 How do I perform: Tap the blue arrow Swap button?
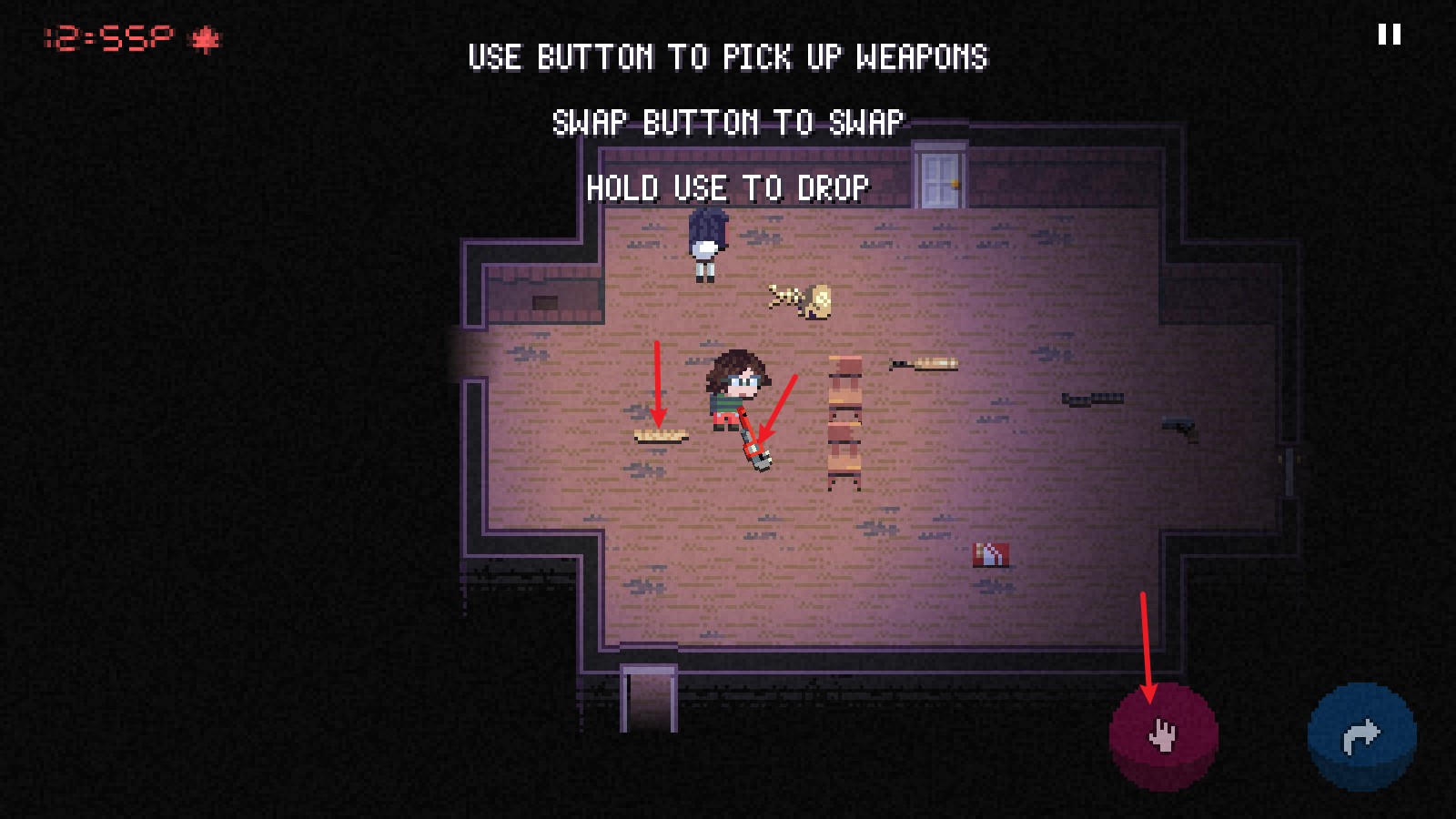(x=1361, y=735)
